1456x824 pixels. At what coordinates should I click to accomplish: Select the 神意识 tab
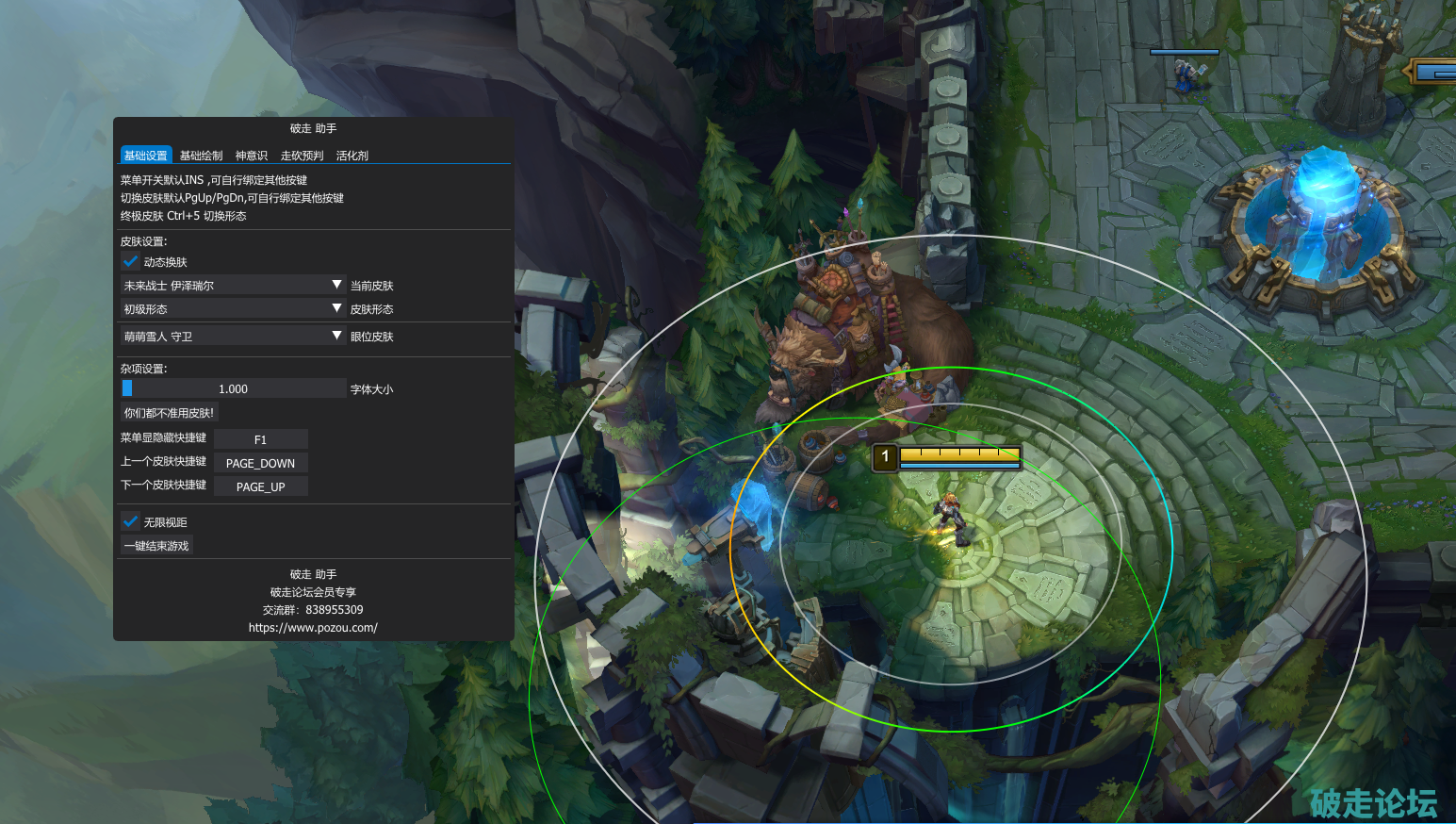click(x=252, y=156)
